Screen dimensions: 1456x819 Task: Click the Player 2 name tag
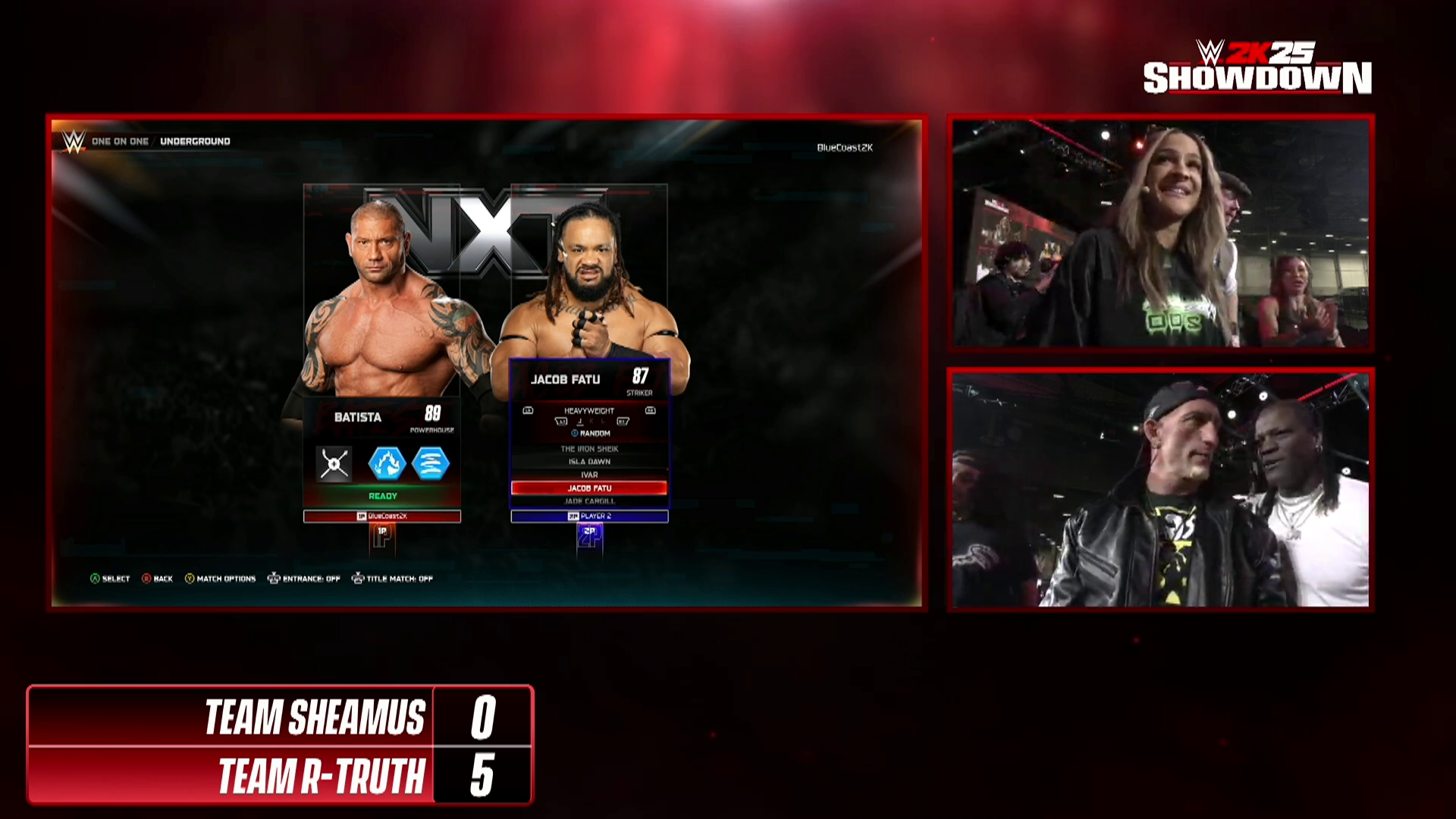pos(589,516)
